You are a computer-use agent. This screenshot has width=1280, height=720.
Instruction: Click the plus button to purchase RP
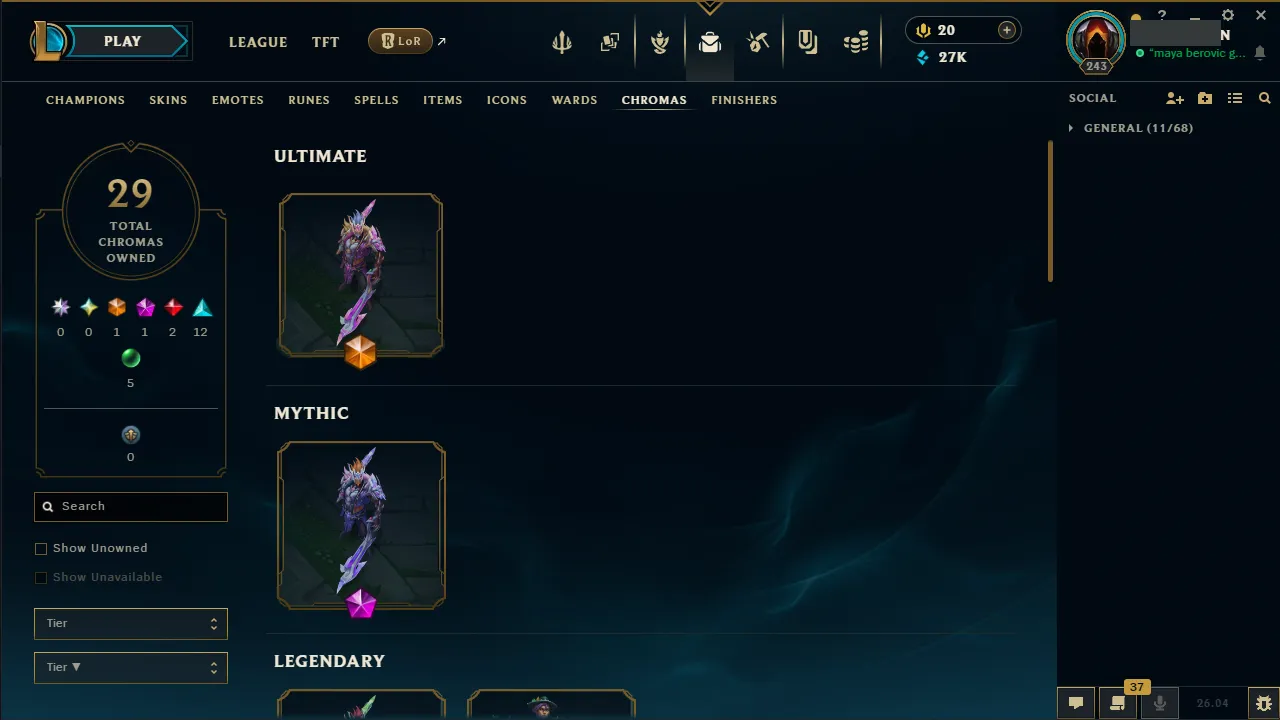[x=1006, y=30]
